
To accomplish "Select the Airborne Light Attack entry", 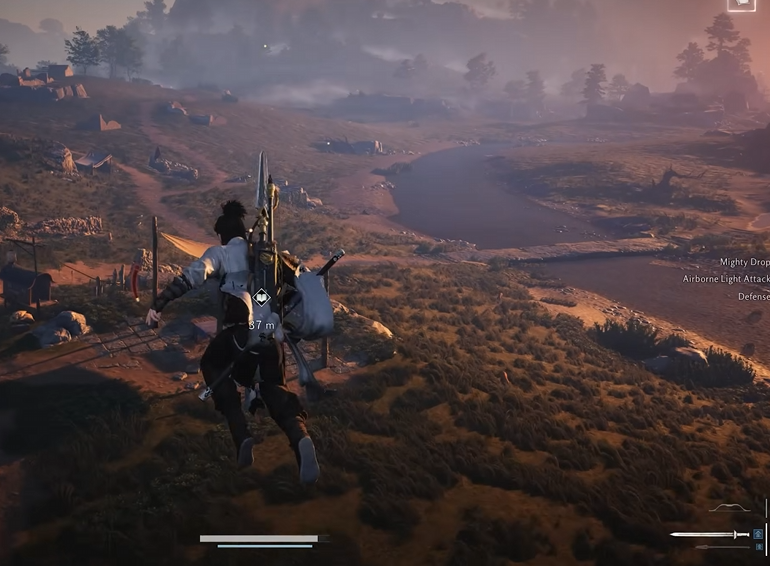I will tap(726, 279).
